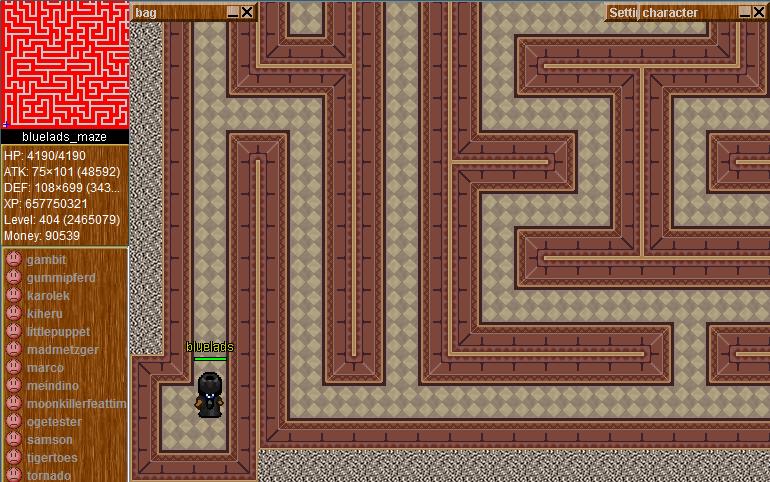Select gummipferd in the player list
This screenshot has height=482, width=770.
[61, 278]
